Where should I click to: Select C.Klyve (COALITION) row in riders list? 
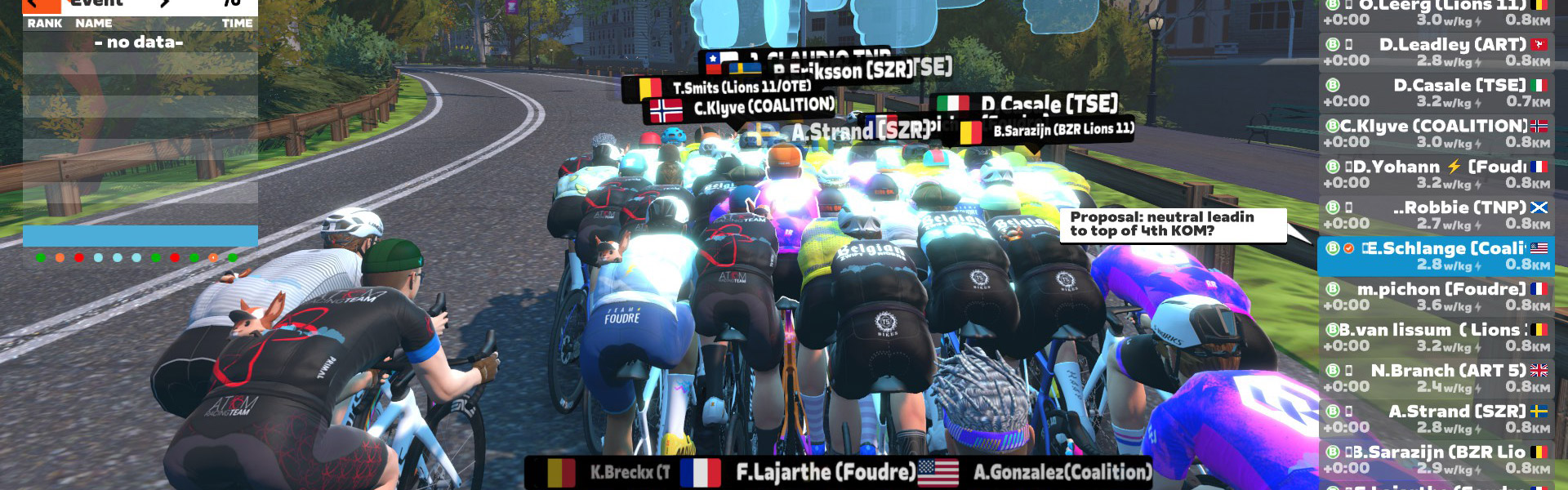[x=1436, y=133]
